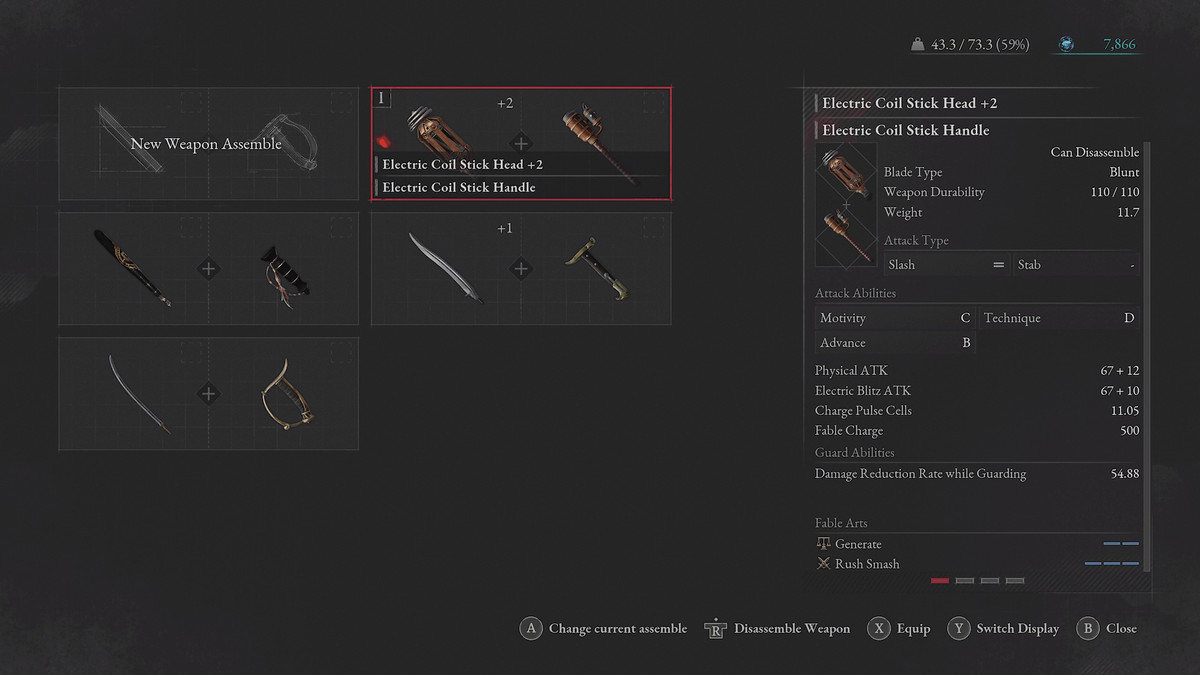Equip the selected weapon
1200x675 pixels.
pyautogui.click(x=899, y=629)
